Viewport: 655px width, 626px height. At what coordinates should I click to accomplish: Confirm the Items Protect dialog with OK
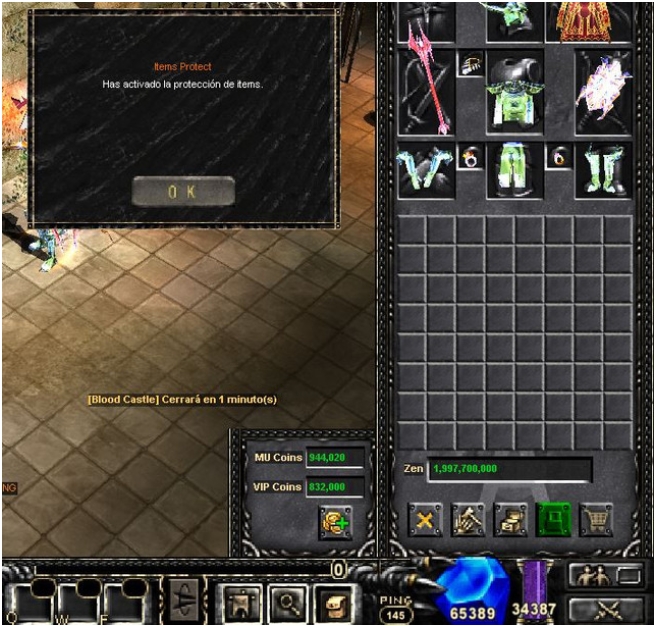coord(183,191)
